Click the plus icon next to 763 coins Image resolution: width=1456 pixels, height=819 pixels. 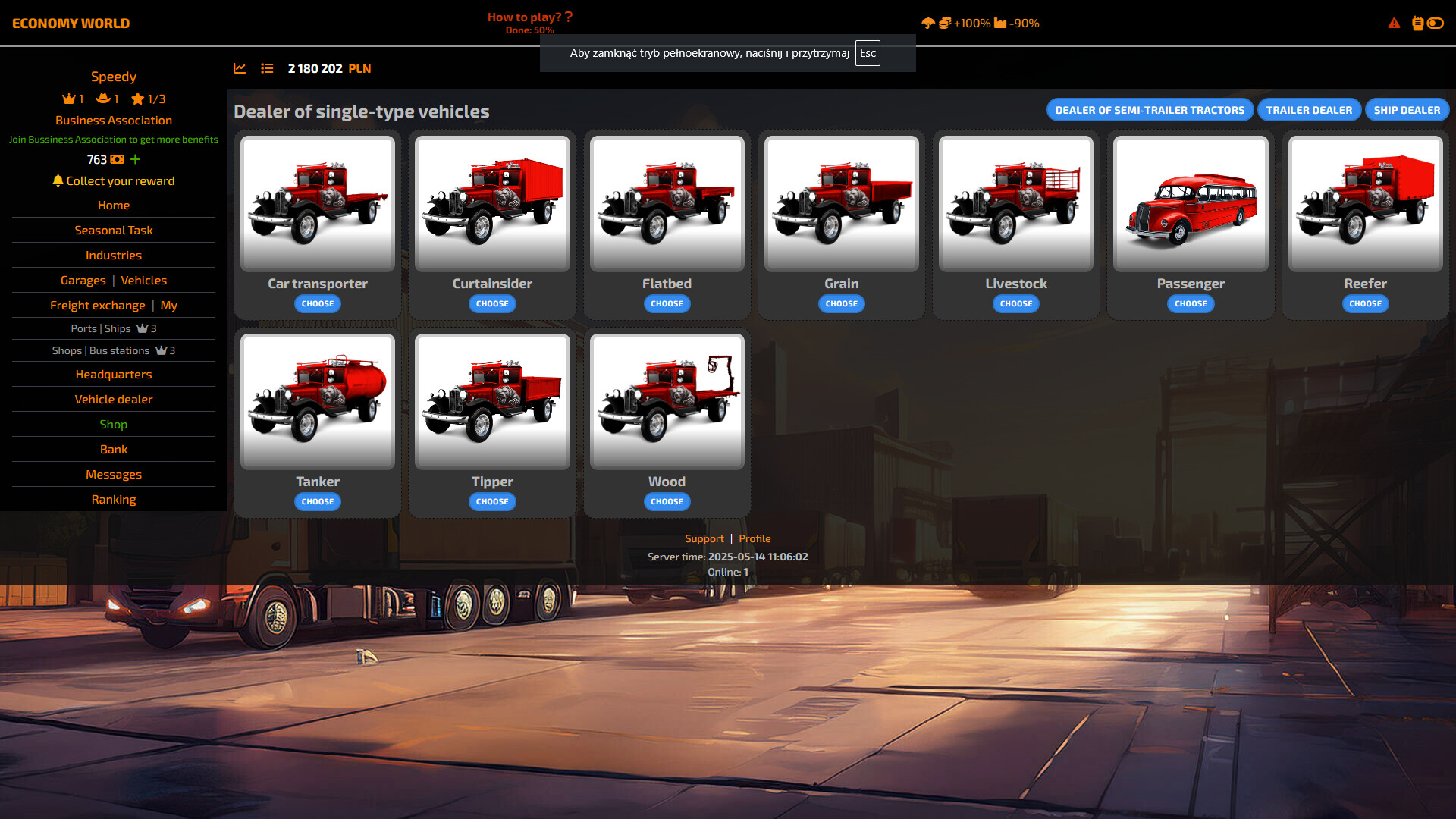(x=135, y=160)
